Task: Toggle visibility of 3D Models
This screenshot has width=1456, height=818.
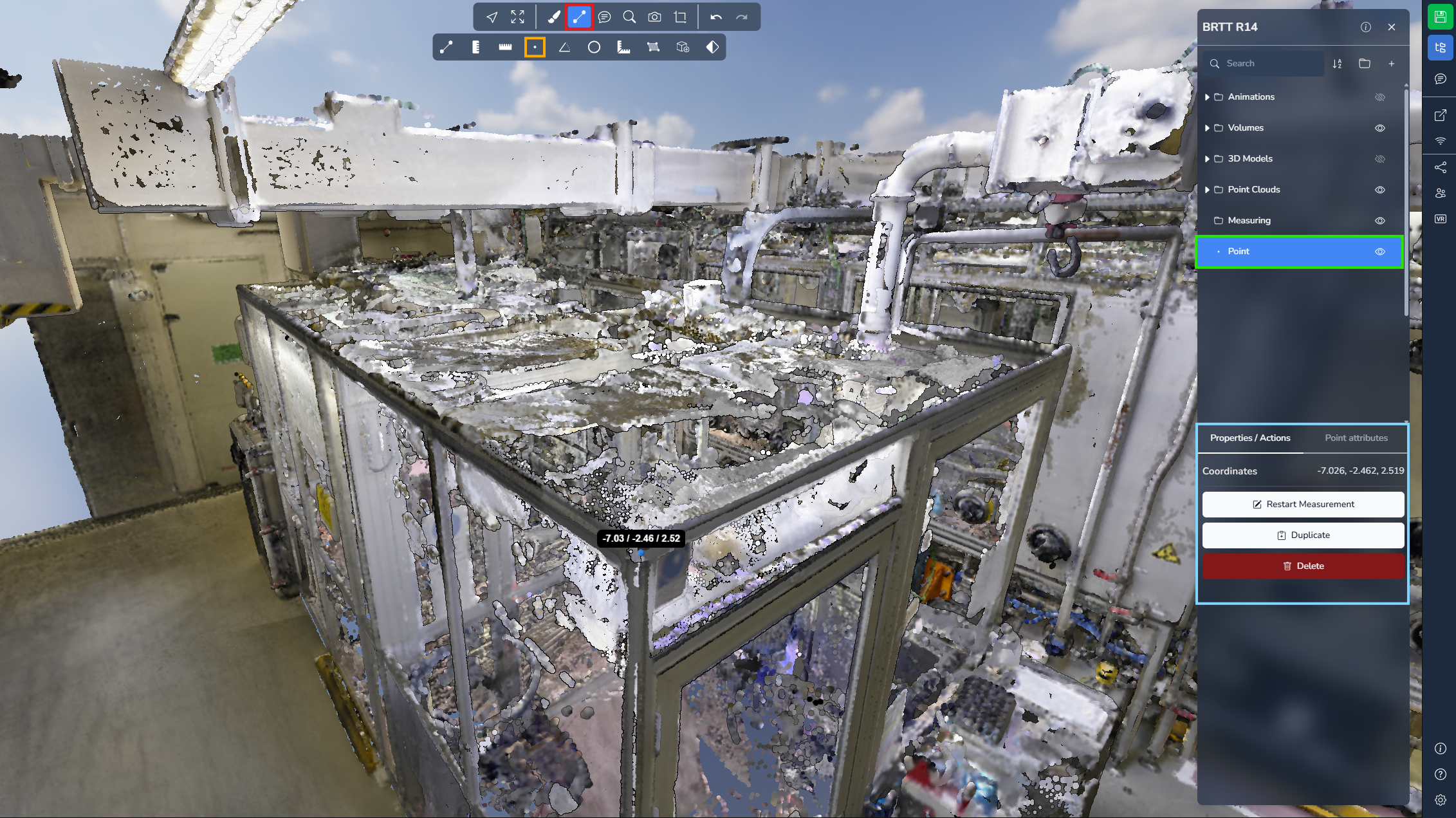Action: [1379, 159]
